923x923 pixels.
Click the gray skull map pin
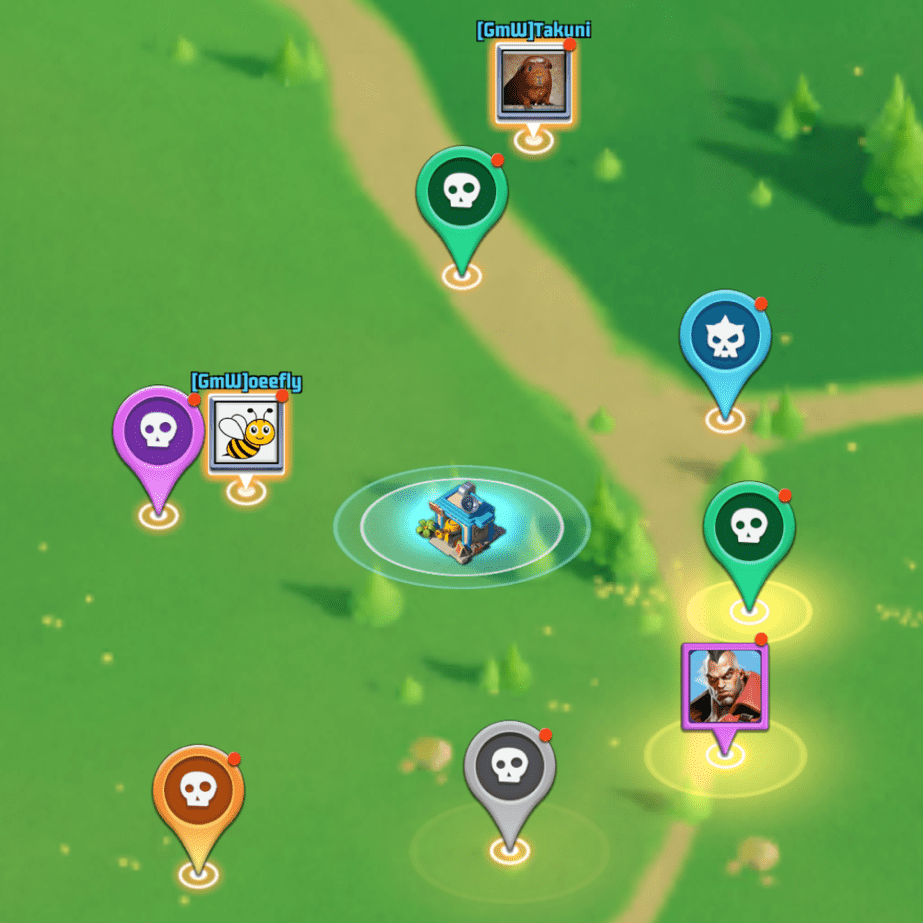(509, 768)
